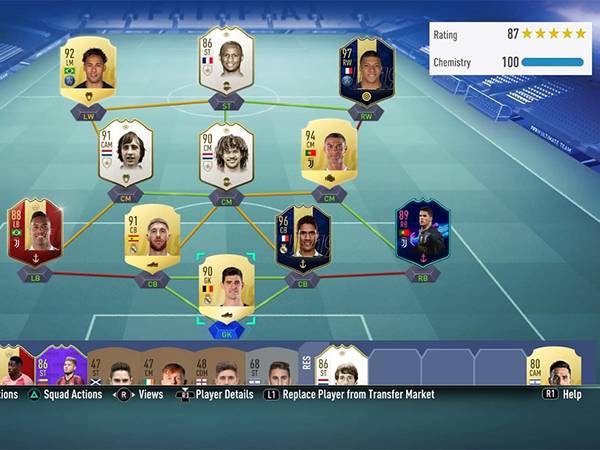
Task: Select the 91-rated CAM icon card
Action: pyautogui.click(x=126, y=152)
